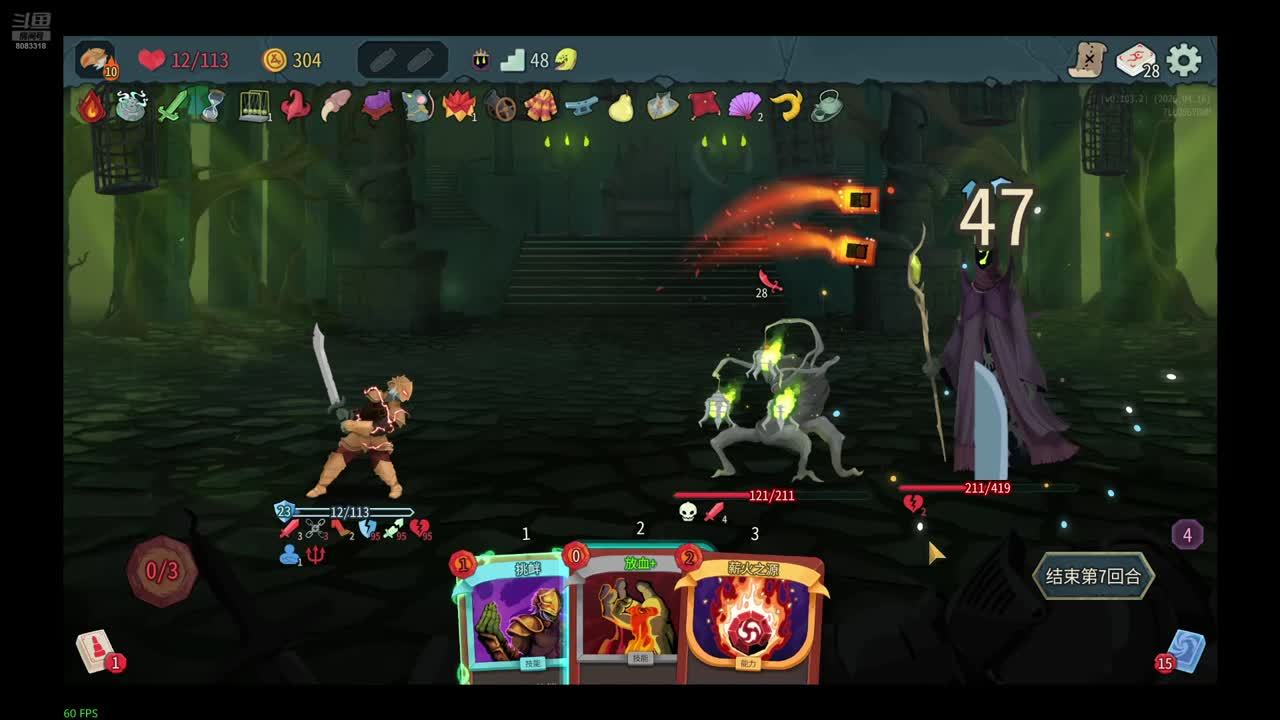Inspect the flame relic

(x=91, y=106)
